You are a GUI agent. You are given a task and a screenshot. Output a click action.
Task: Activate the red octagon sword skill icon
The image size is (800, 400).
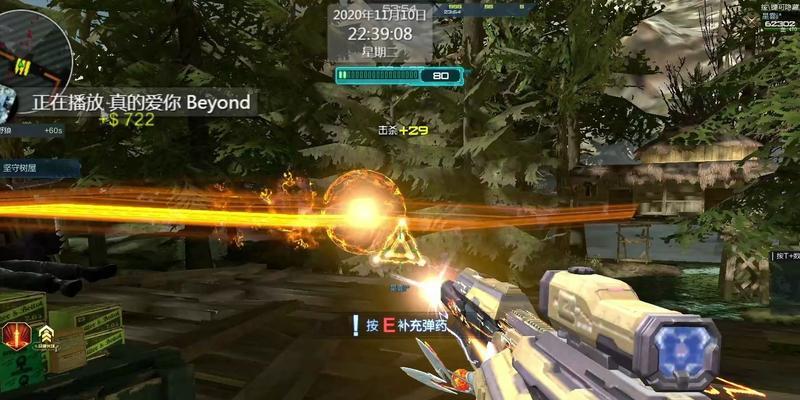17,336
